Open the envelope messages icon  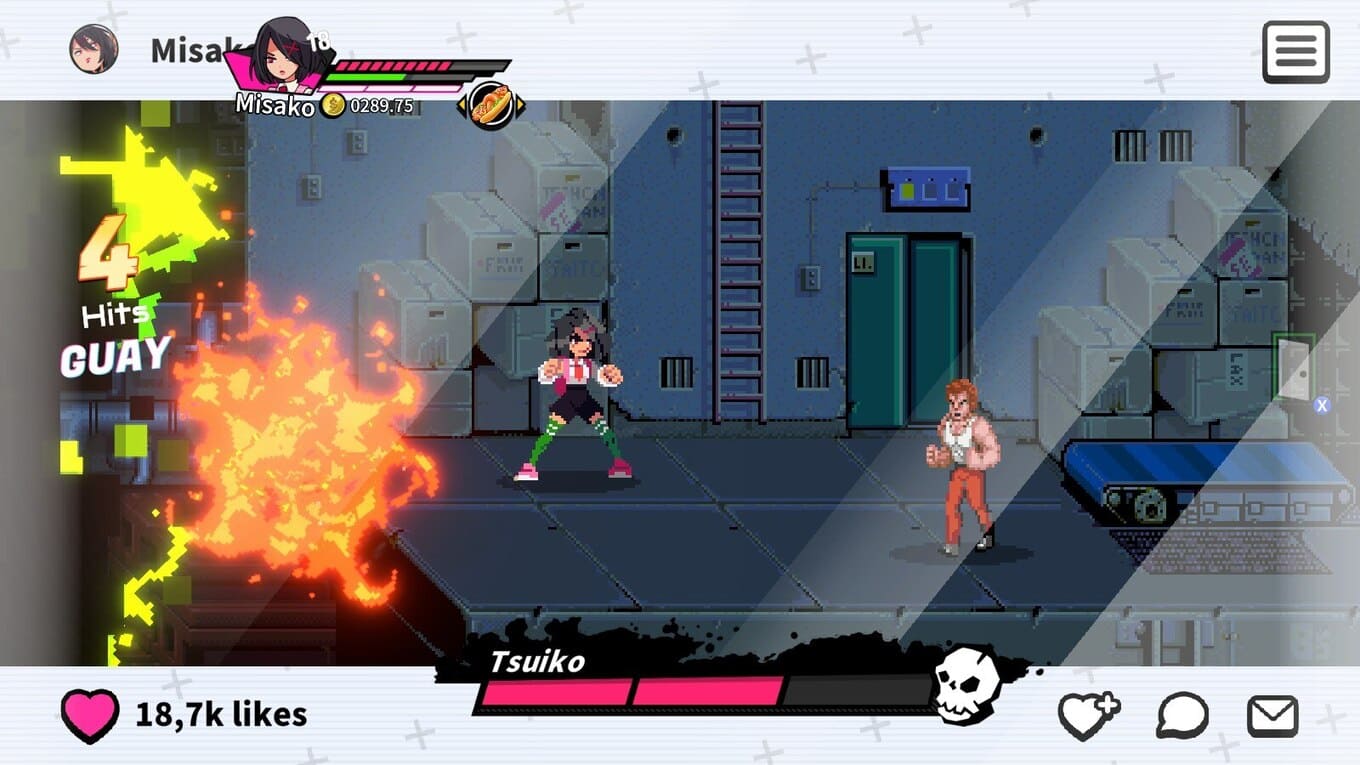(x=1272, y=716)
